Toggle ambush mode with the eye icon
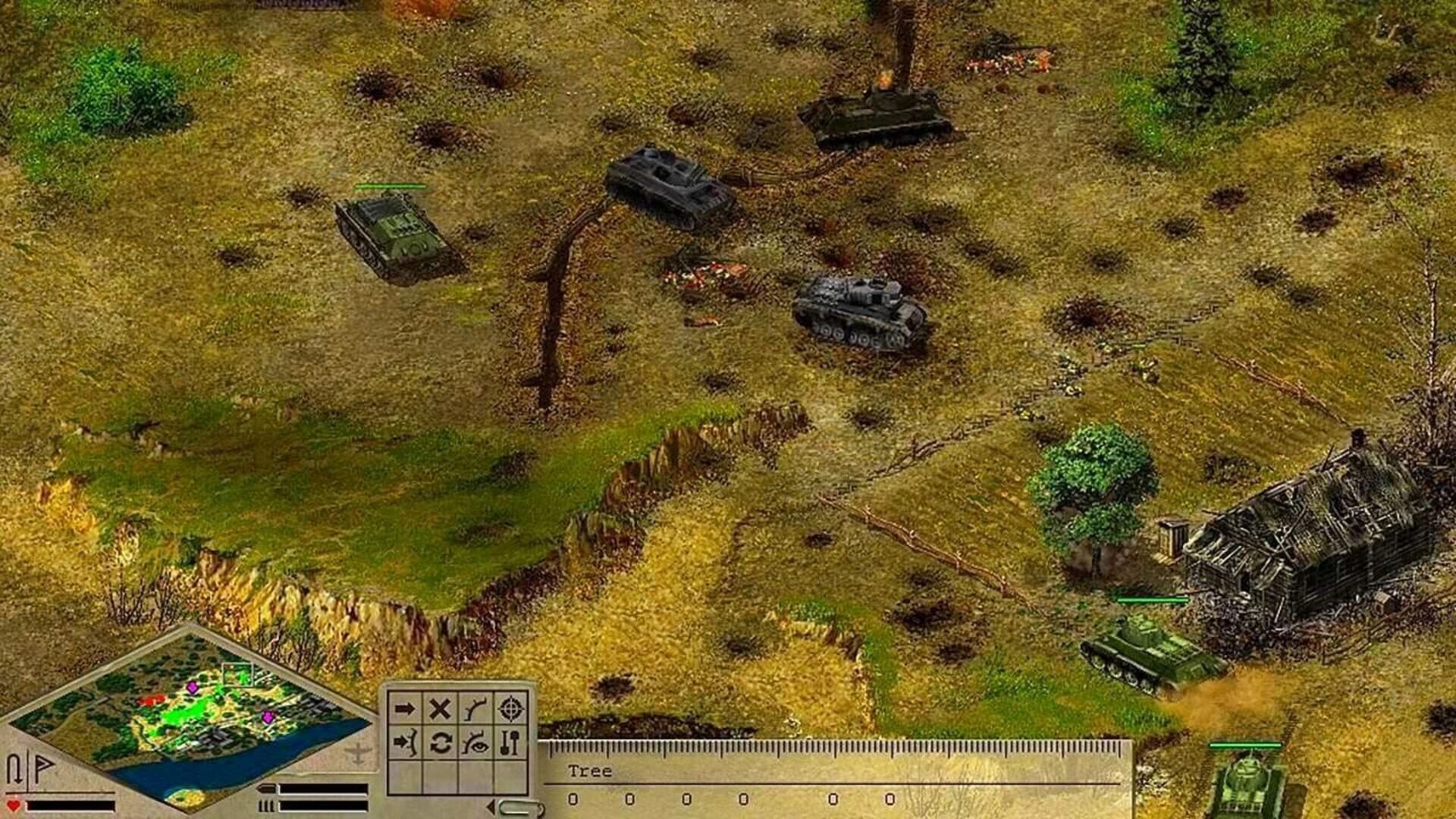The width and height of the screenshot is (1456, 819). tap(475, 742)
